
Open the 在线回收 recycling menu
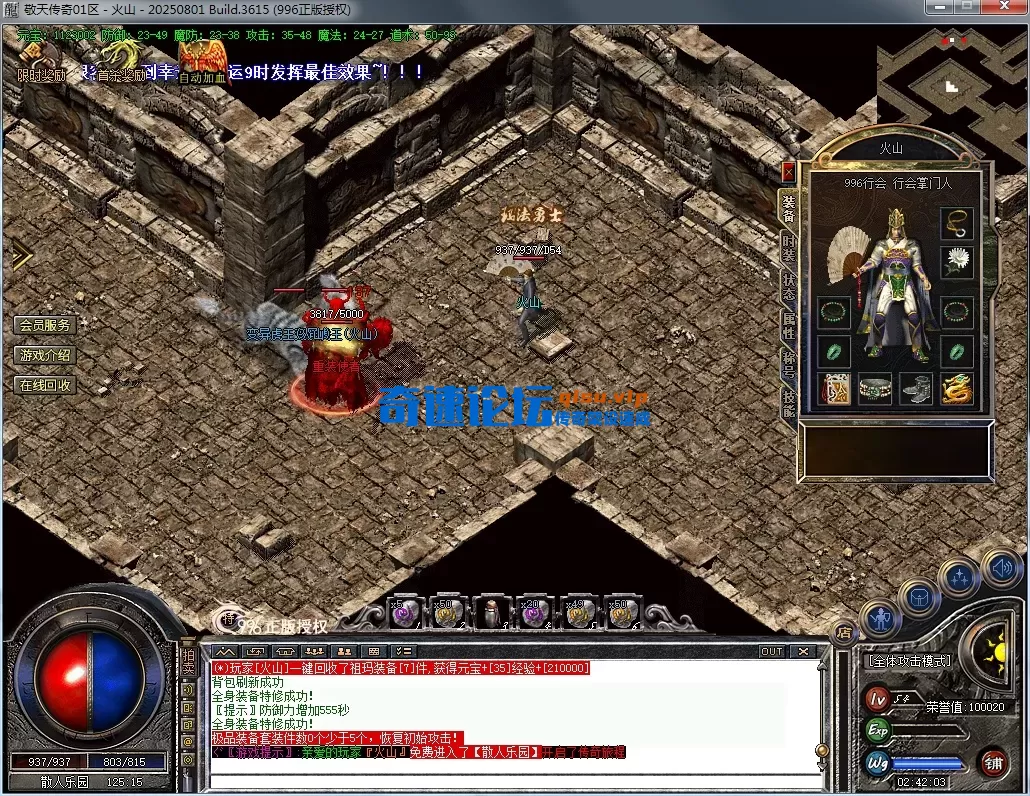click(45, 385)
